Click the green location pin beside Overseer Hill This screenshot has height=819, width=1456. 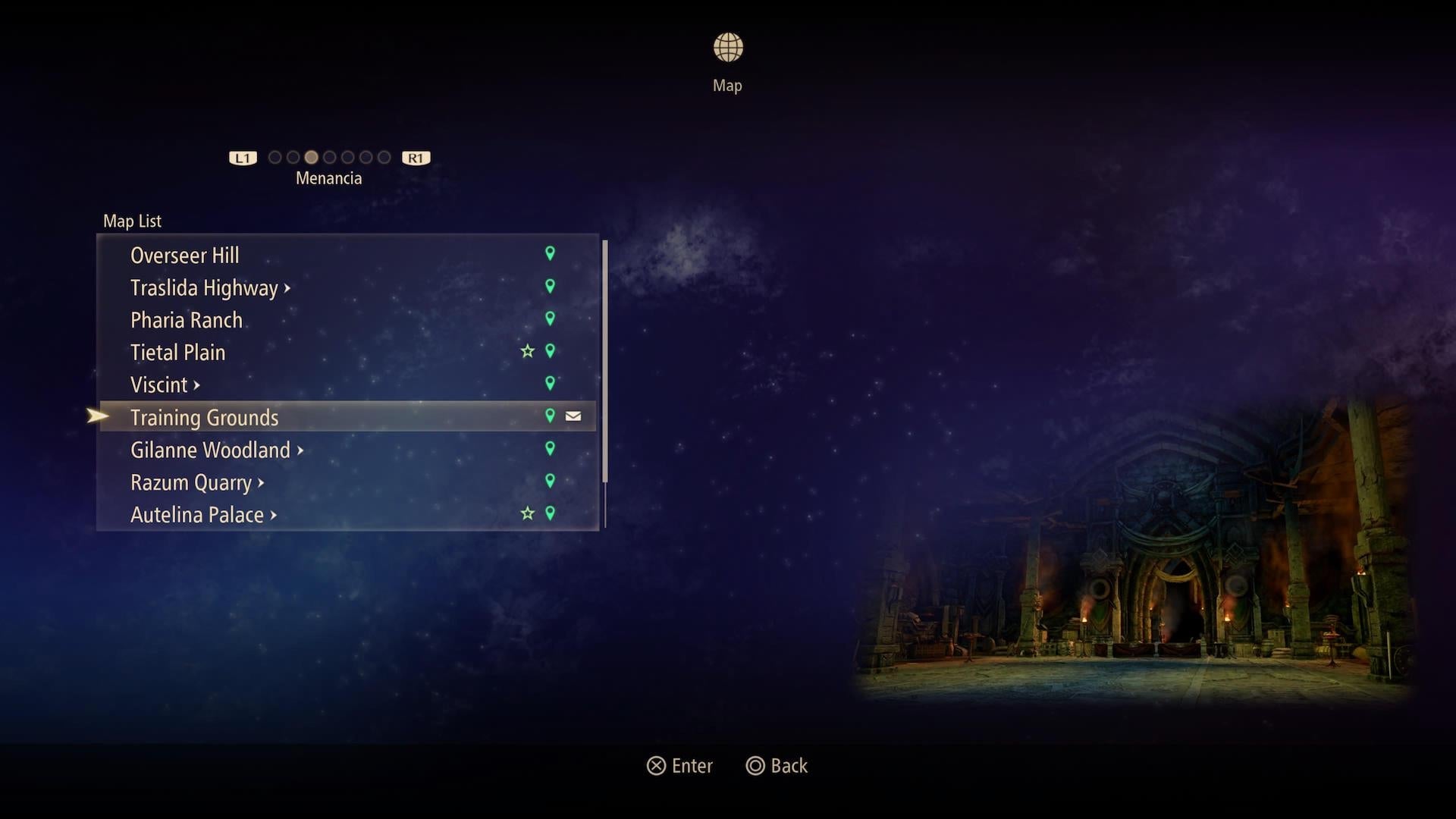[551, 253]
